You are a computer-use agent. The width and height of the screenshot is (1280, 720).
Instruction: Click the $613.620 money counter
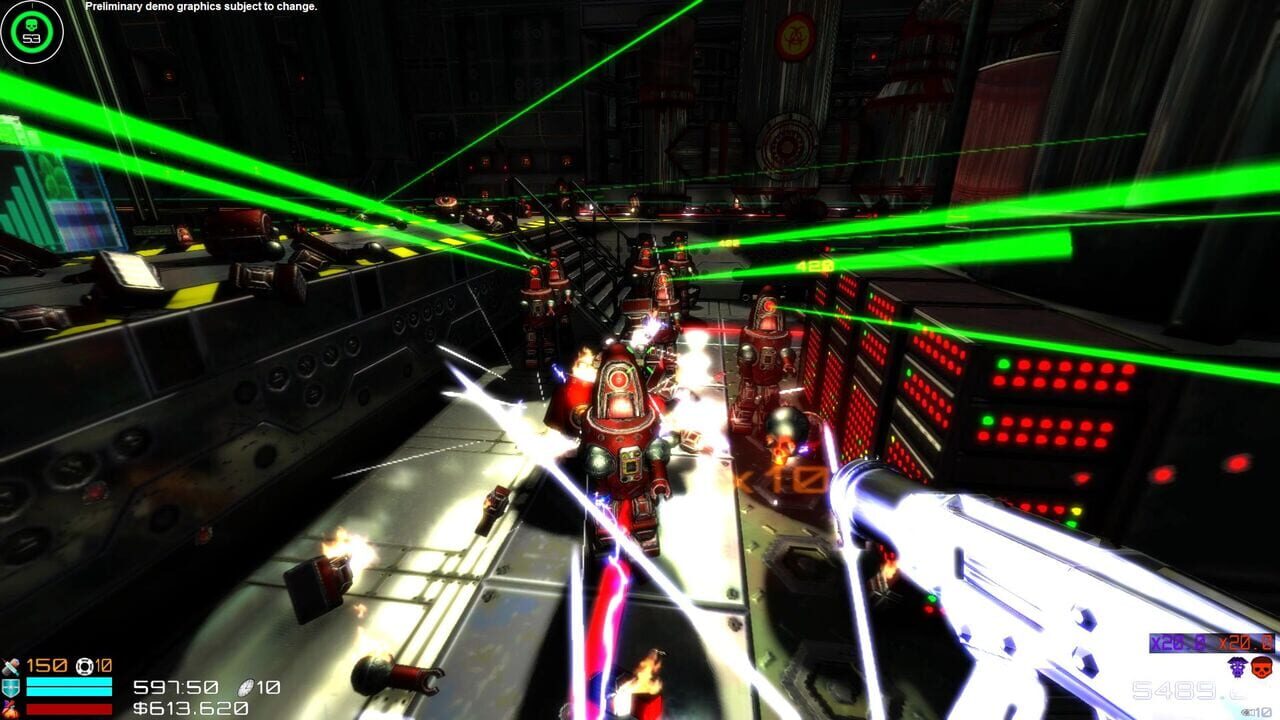pos(188,710)
